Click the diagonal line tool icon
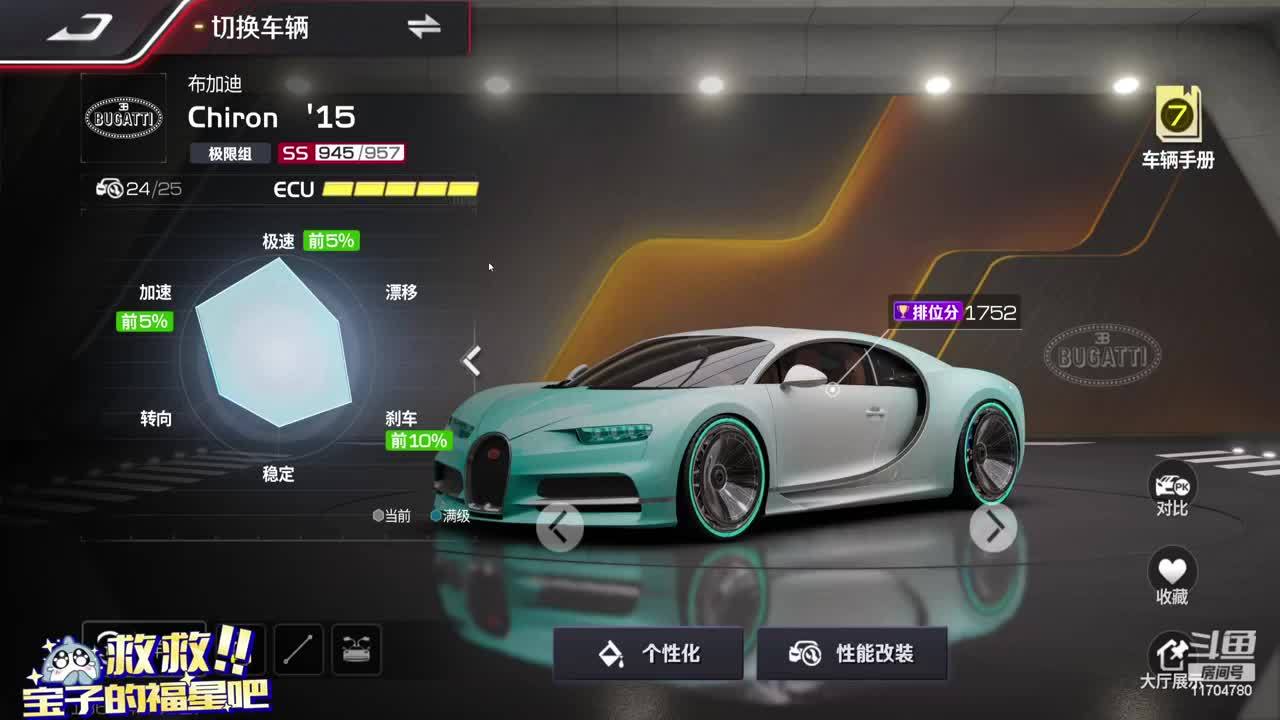Viewport: 1280px width, 720px height. 298,650
